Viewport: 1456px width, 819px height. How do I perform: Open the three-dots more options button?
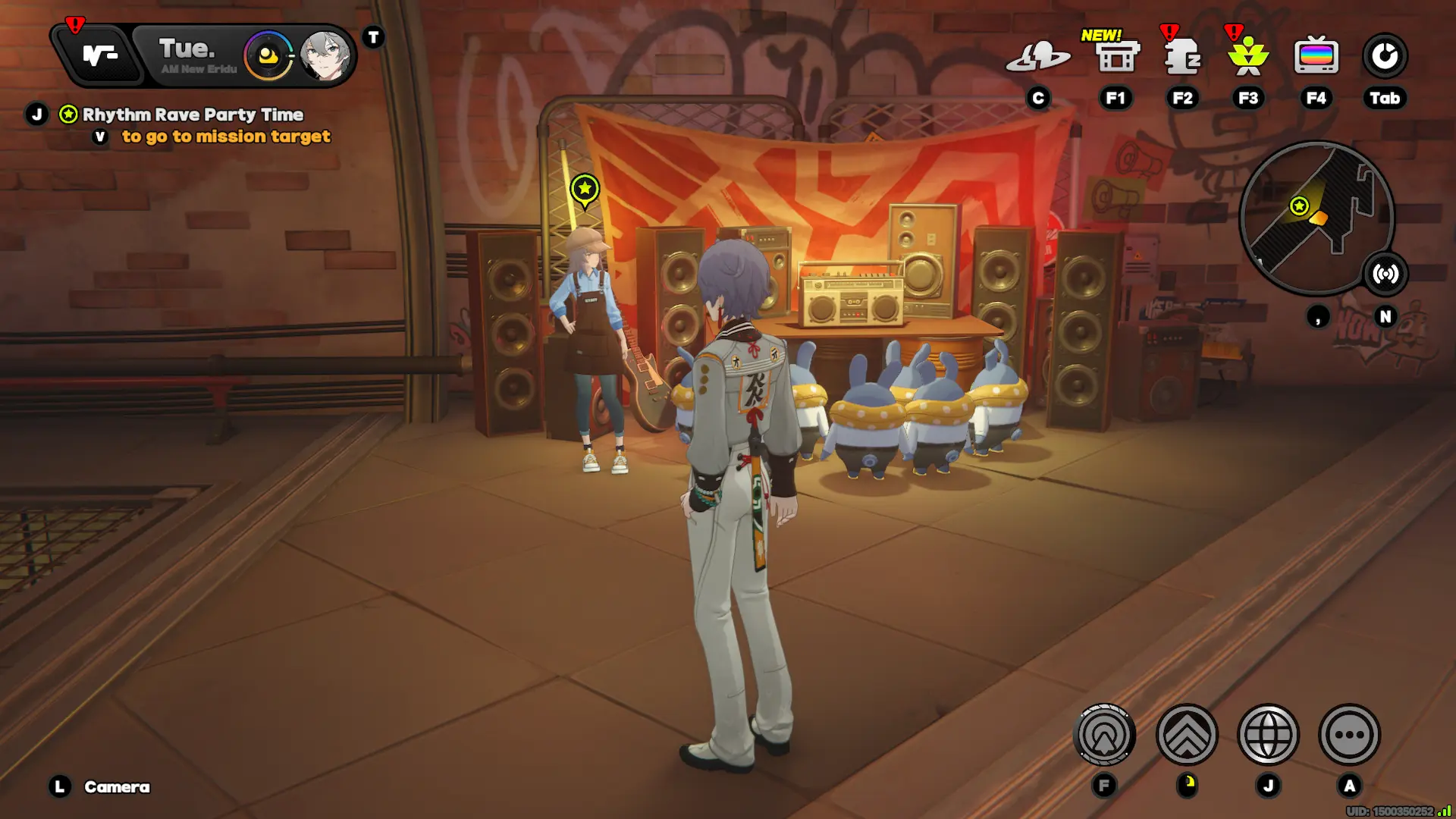pos(1349,734)
